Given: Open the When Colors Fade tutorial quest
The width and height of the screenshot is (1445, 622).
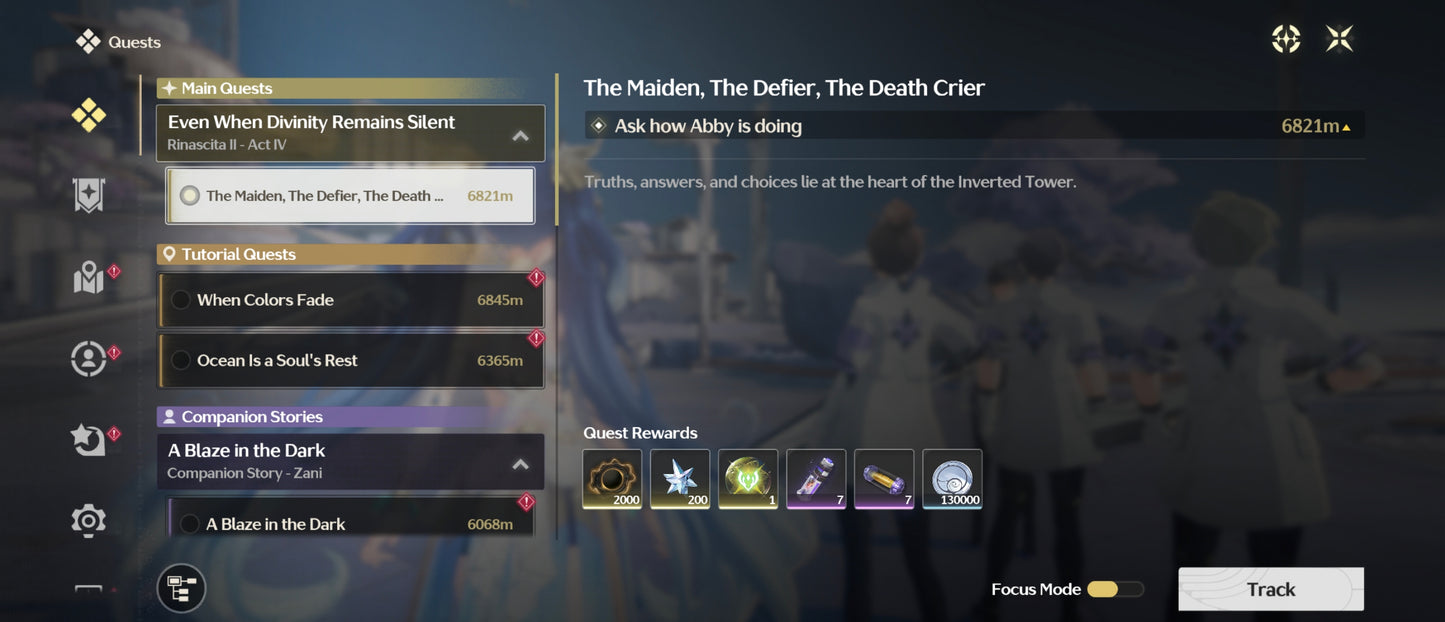Looking at the screenshot, I should point(350,300).
